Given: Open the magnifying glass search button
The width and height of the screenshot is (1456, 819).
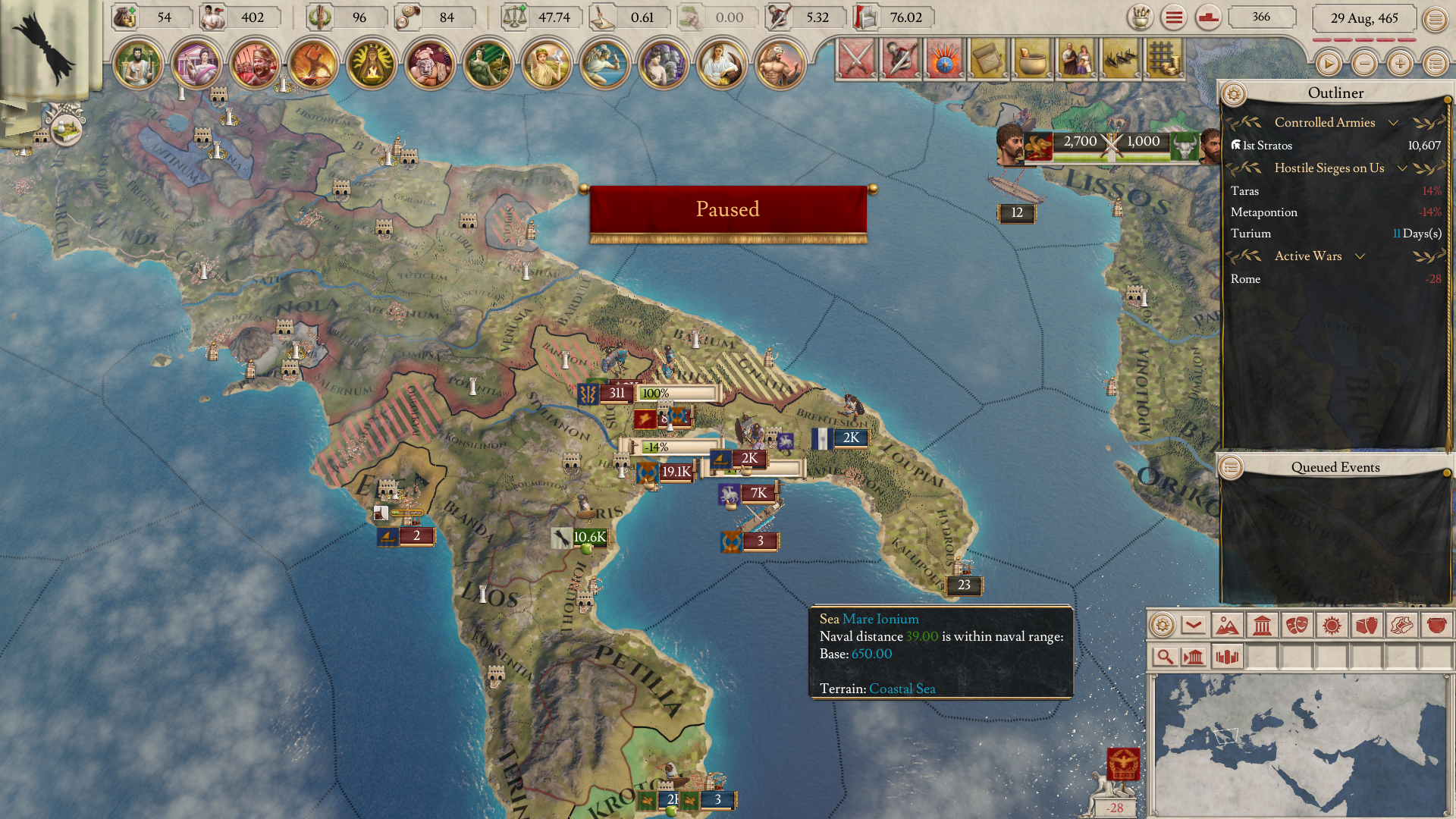Looking at the screenshot, I should click(x=1165, y=657).
